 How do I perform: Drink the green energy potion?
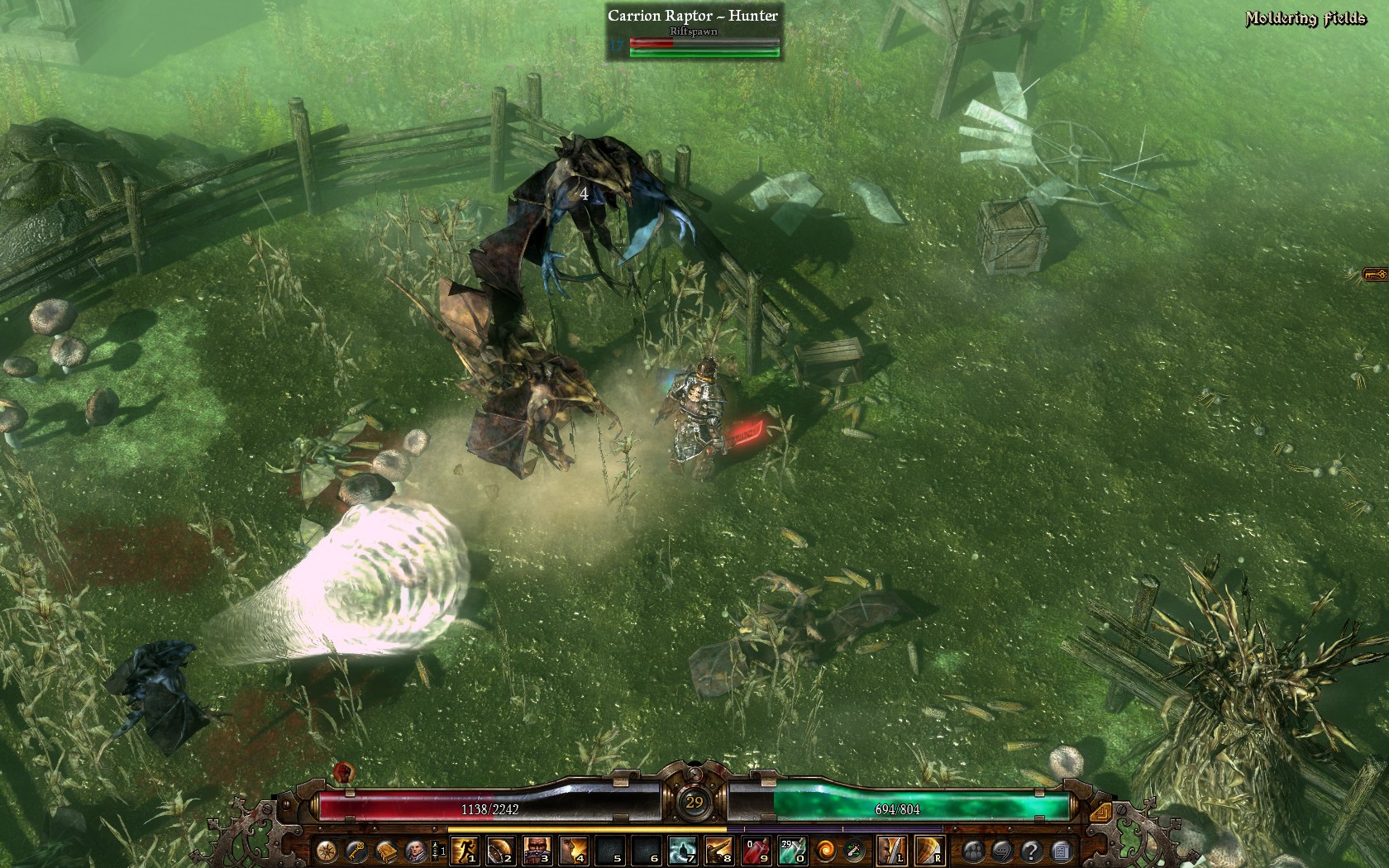click(792, 850)
